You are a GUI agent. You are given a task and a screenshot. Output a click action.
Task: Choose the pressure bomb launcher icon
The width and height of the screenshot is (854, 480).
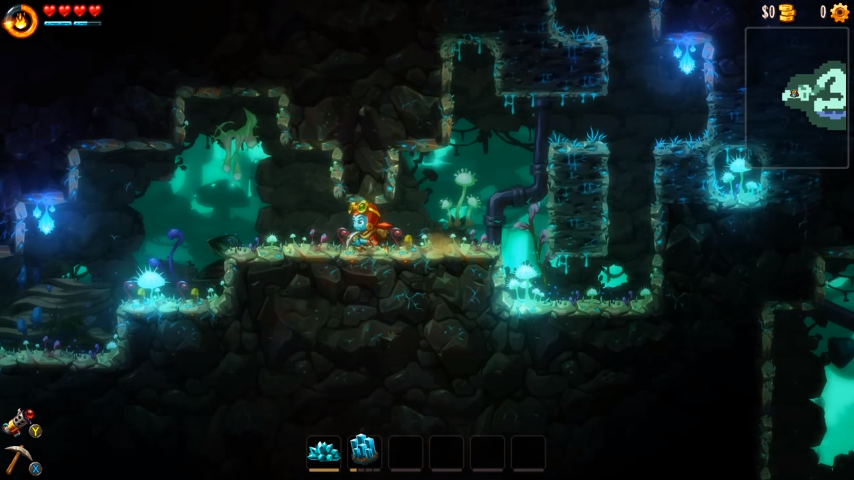(x=17, y=422)
